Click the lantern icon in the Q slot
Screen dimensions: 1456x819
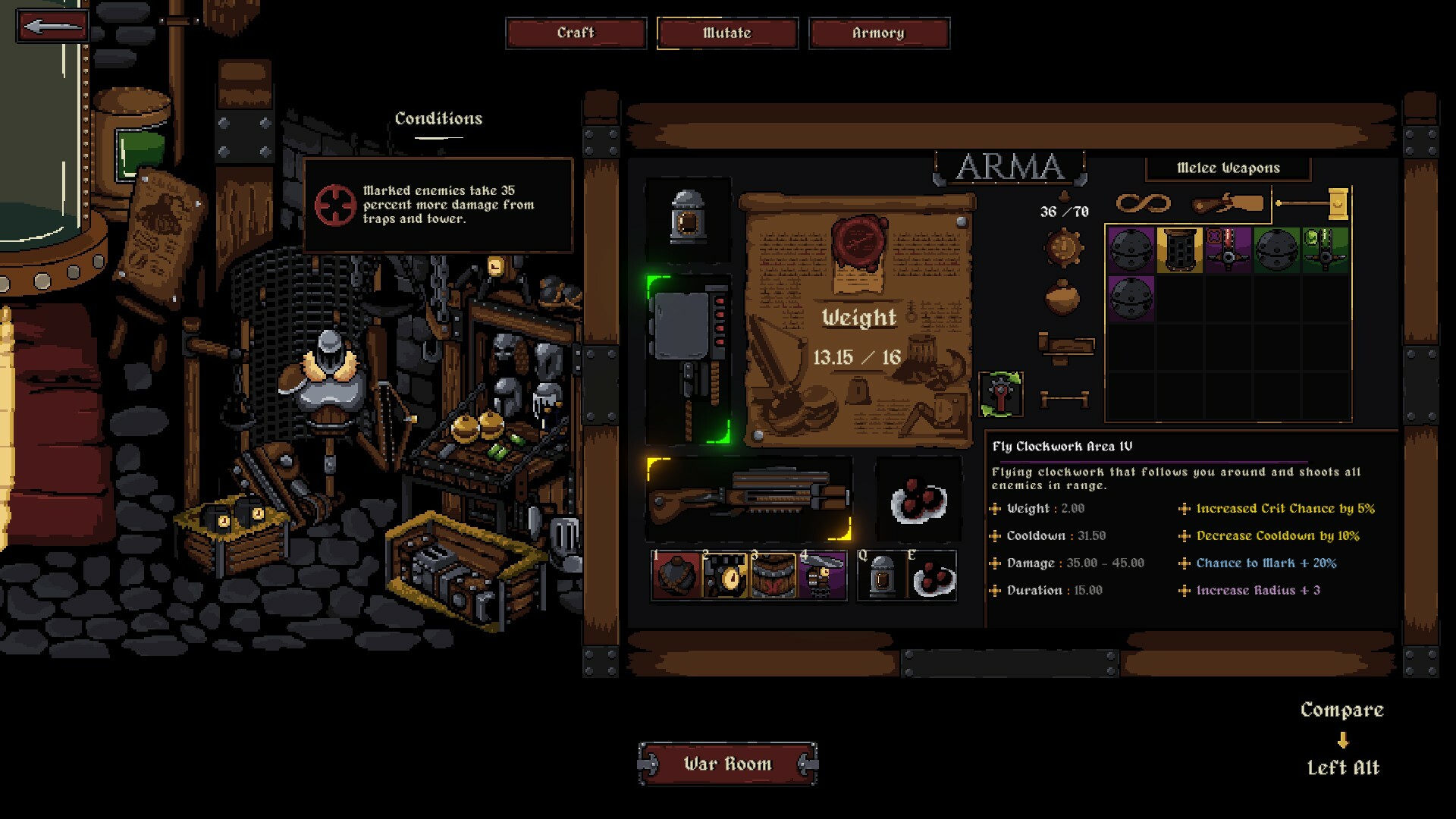[x=883, y=576]
